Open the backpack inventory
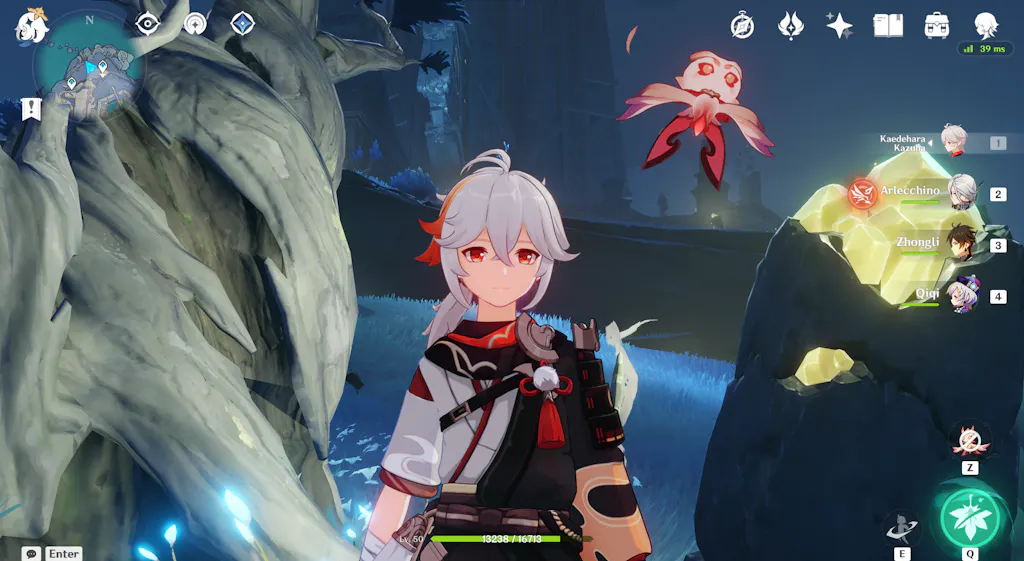Viewport: 1024px width, 561px height. (x=937, y=26)
